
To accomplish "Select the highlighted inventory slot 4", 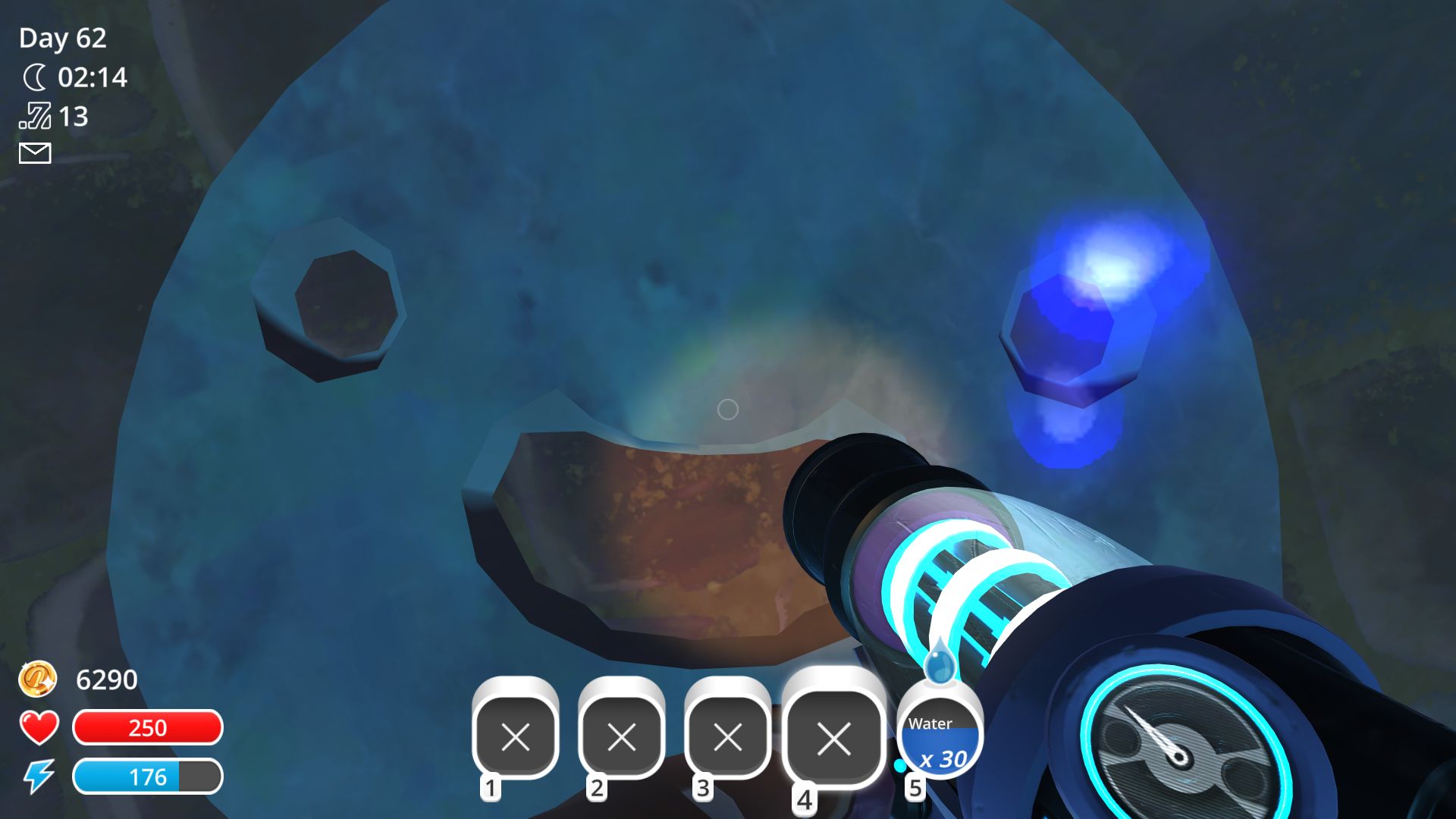I will coord(834,736).
